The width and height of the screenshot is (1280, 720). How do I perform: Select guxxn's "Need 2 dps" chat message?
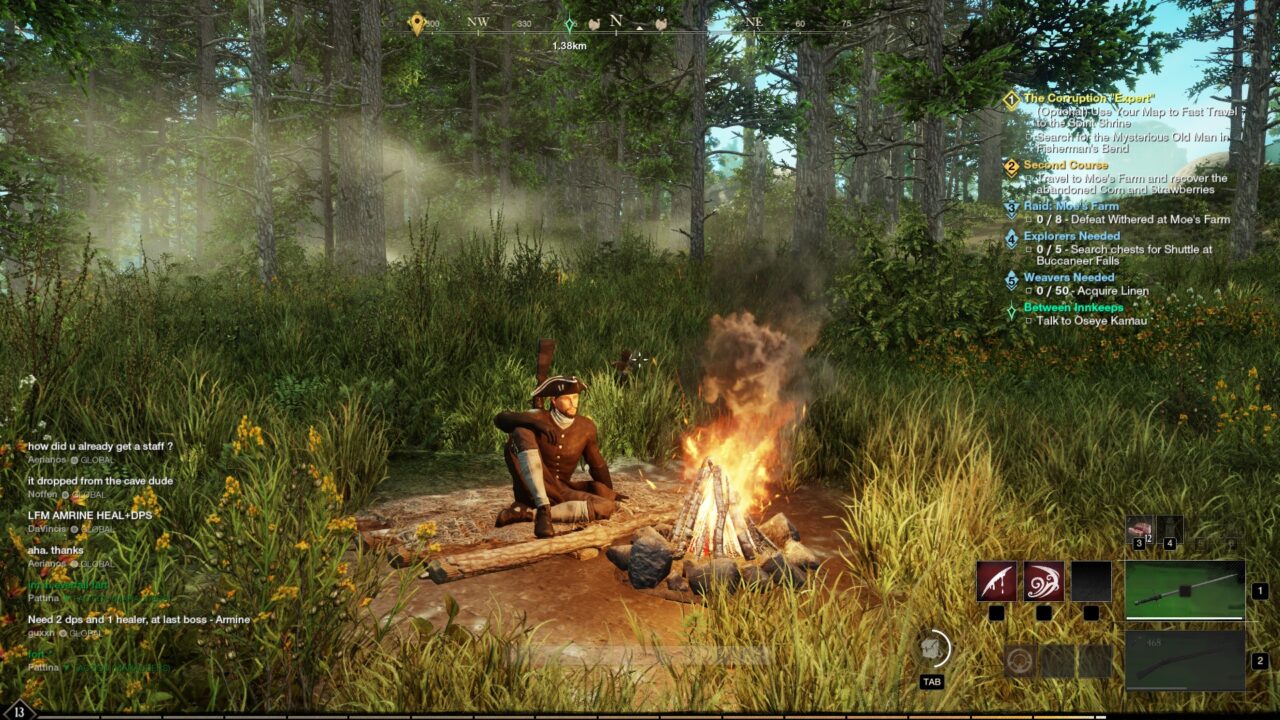(x=140, y=619)
